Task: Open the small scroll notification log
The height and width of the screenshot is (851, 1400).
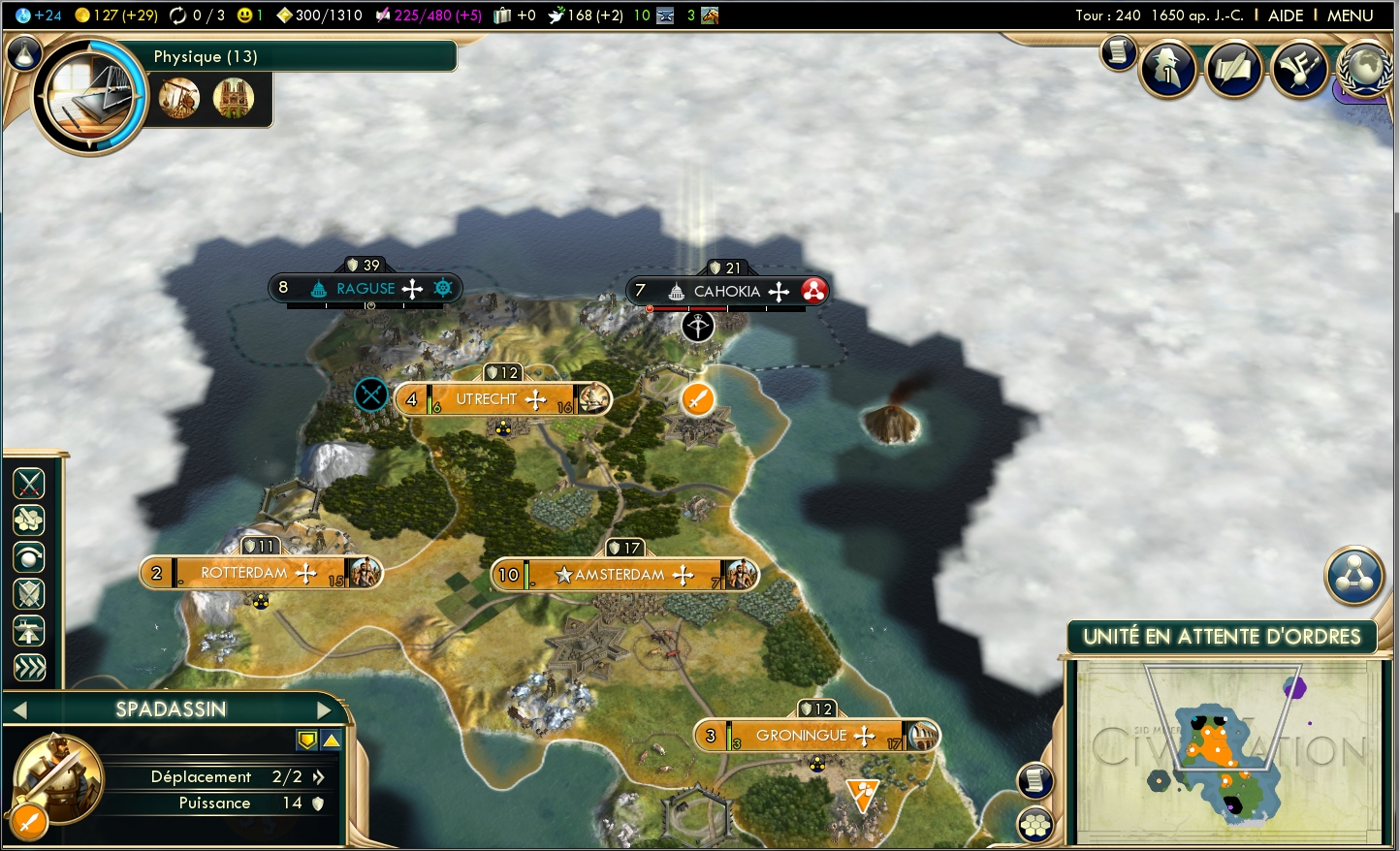Action: (x=1118, y=52)
